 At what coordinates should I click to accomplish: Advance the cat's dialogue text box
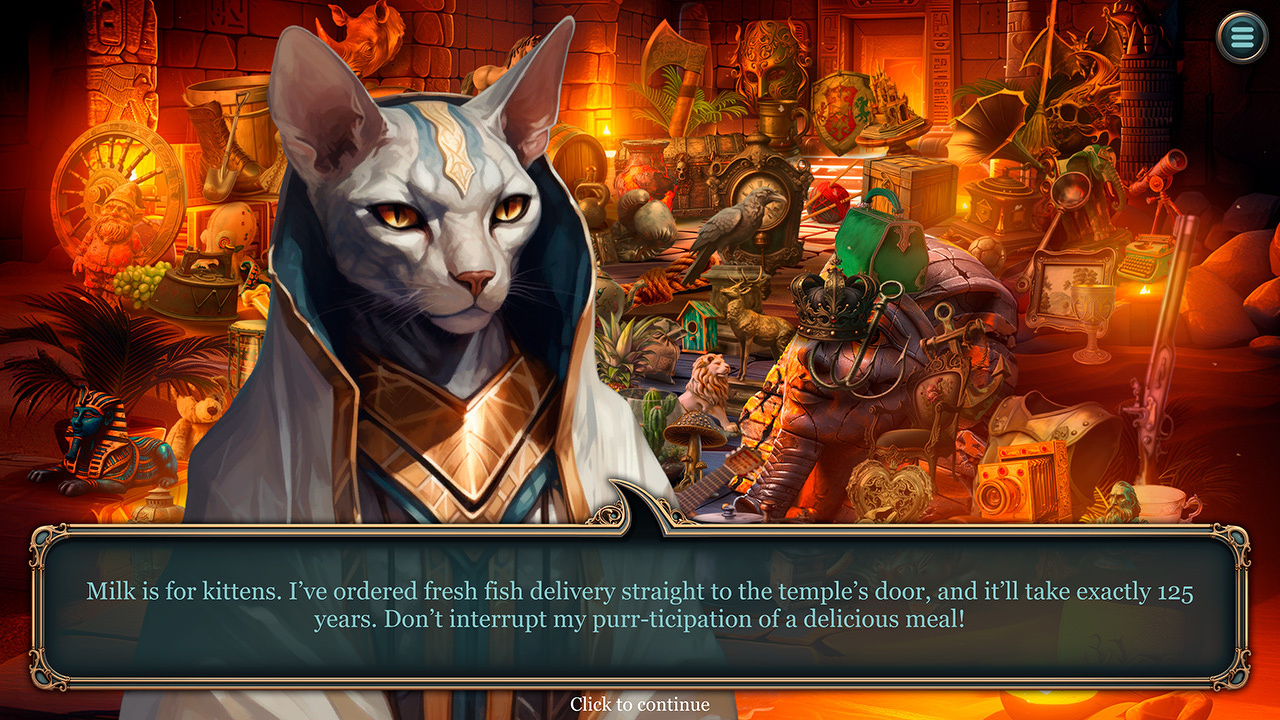(640, 605)
